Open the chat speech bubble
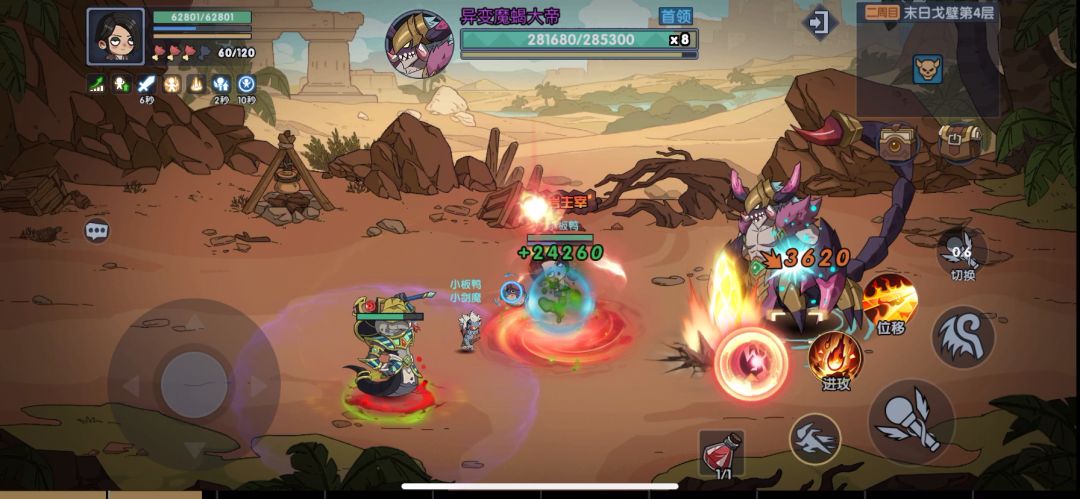The height and width of the screenshot is (499, 1080). [96, 231]
